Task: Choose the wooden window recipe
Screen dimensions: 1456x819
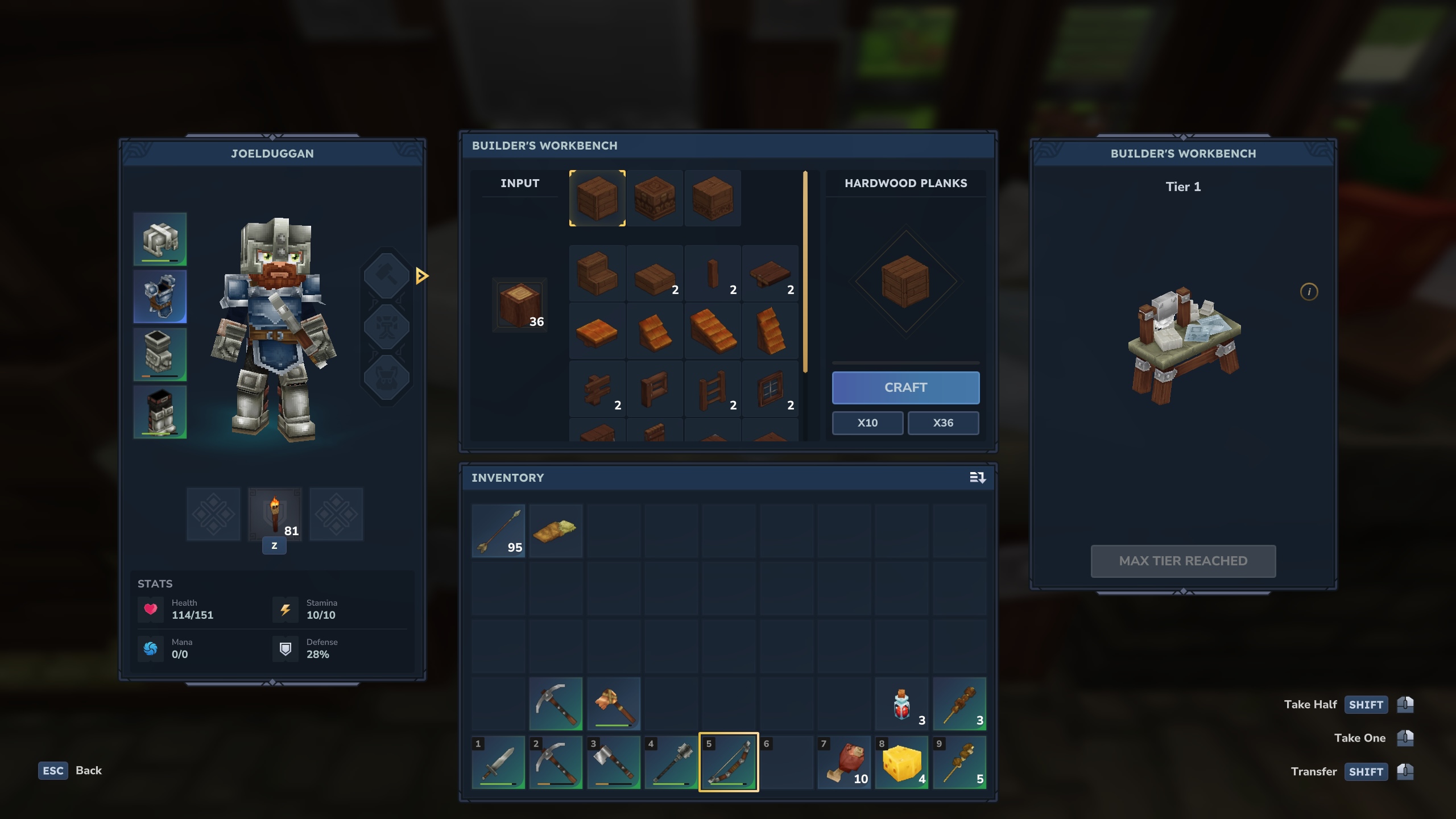Action: [770, 390]
